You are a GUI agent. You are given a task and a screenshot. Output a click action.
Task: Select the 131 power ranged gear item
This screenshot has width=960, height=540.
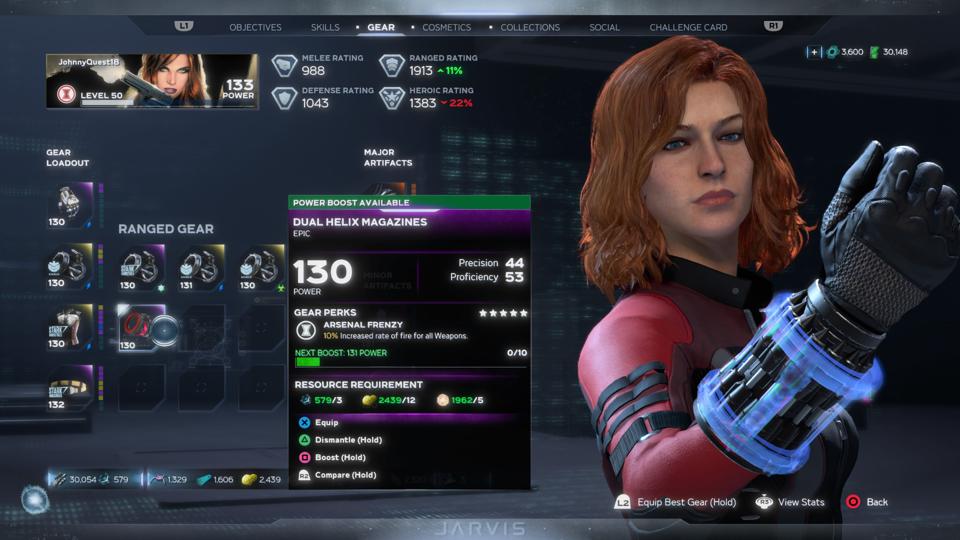tap(201, 267)
